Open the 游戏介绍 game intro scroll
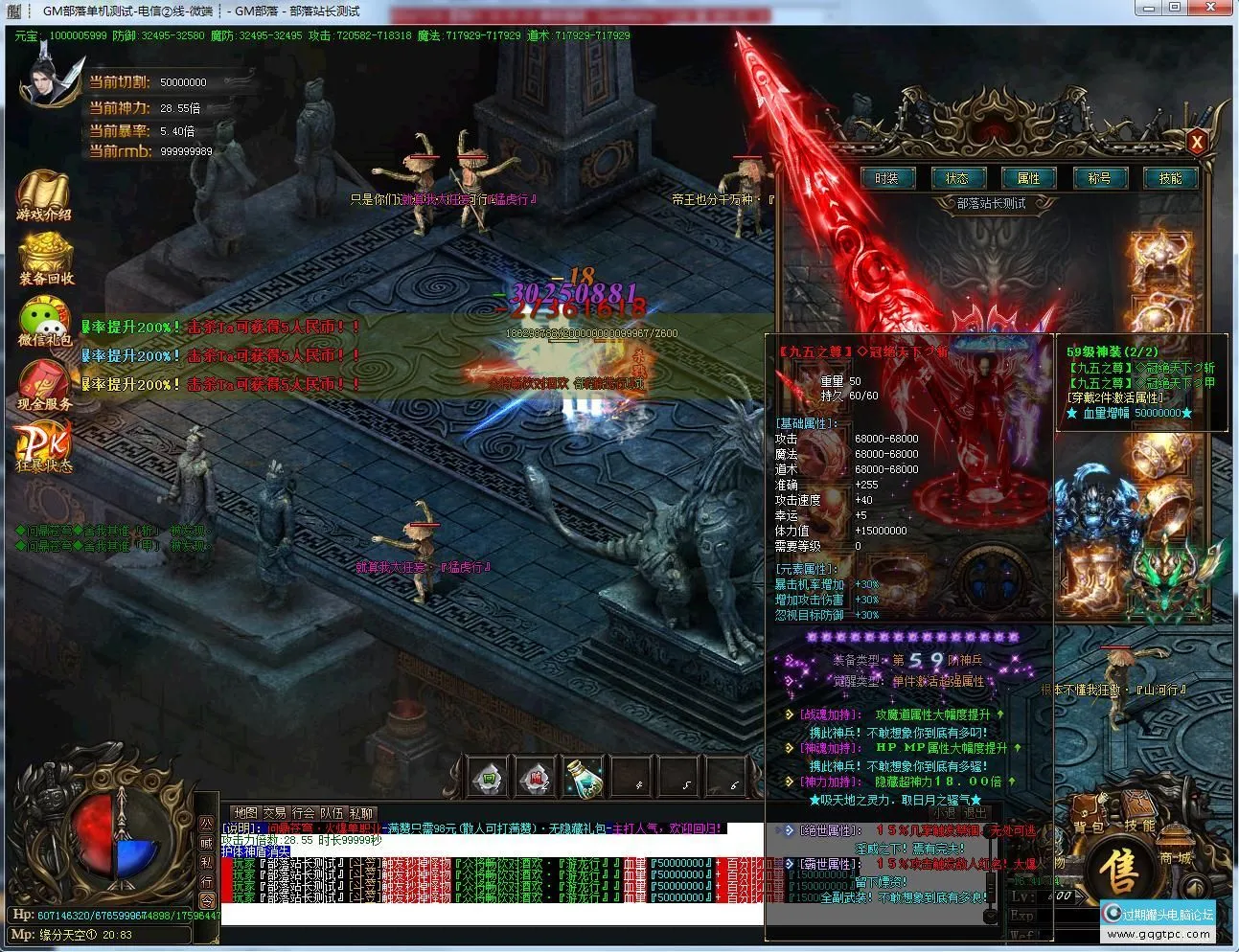This screenshot has width=1239, height=952. click(43, 196)
